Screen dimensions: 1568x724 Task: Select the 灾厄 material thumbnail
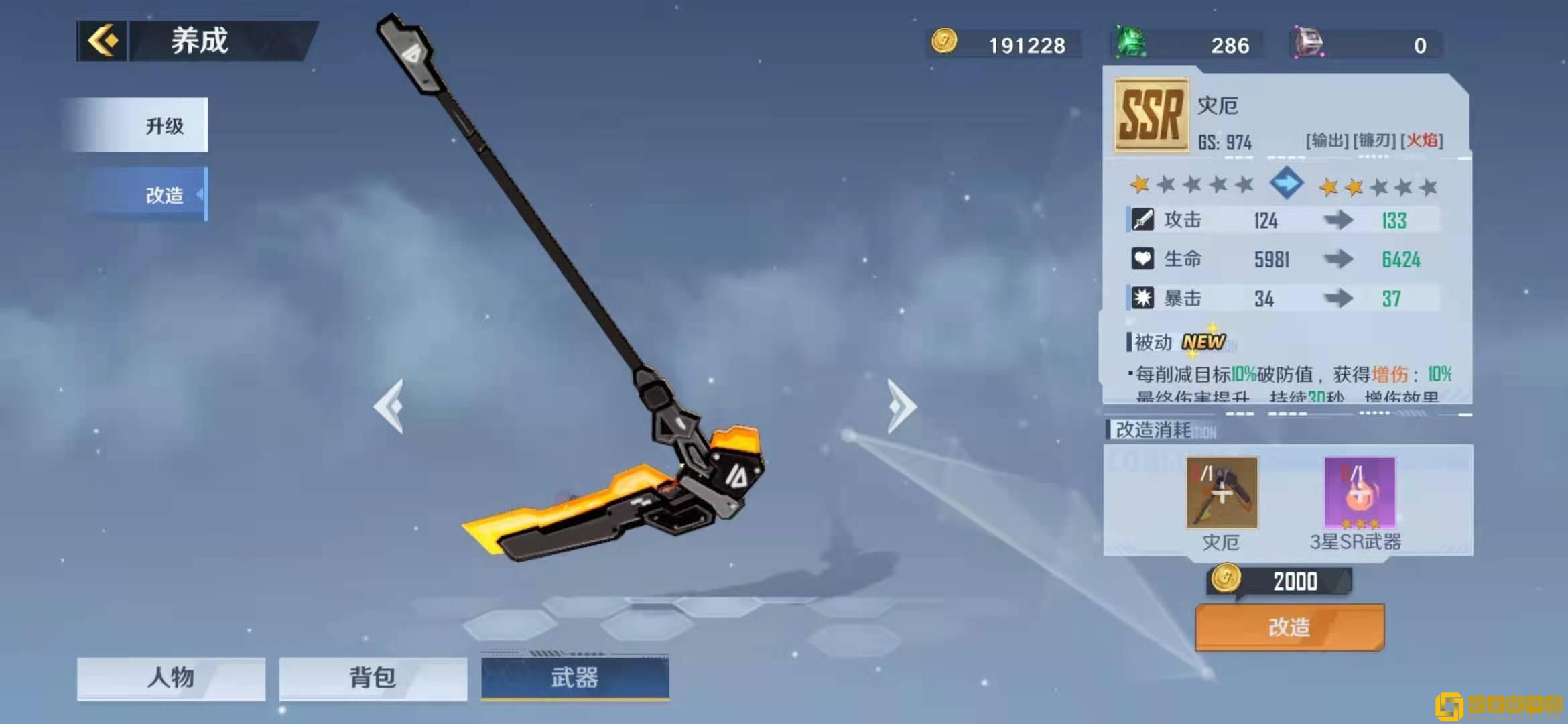pyautogui.click(x=1221, y=493)
